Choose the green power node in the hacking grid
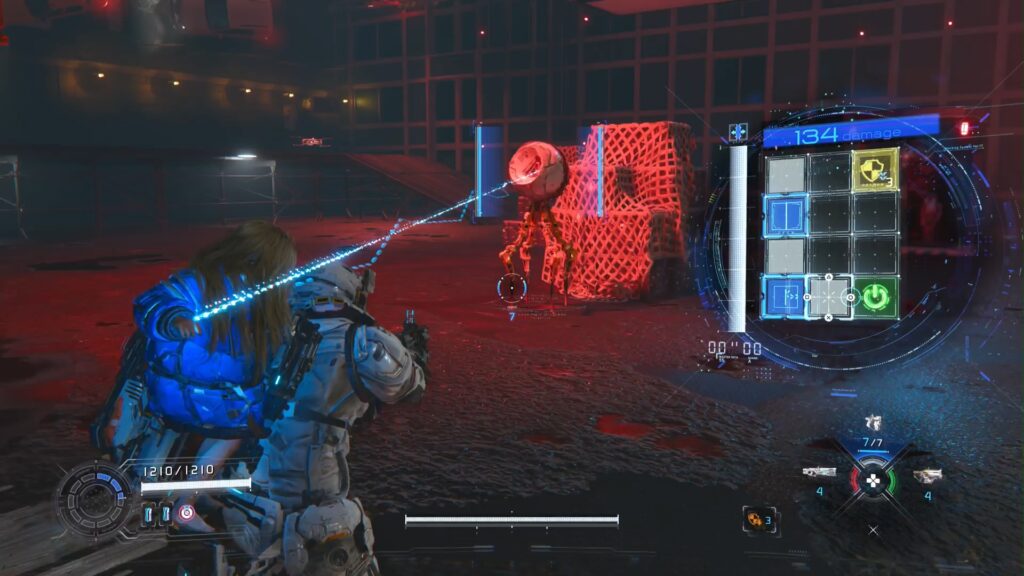1024x576 pixels. (875, 297)
